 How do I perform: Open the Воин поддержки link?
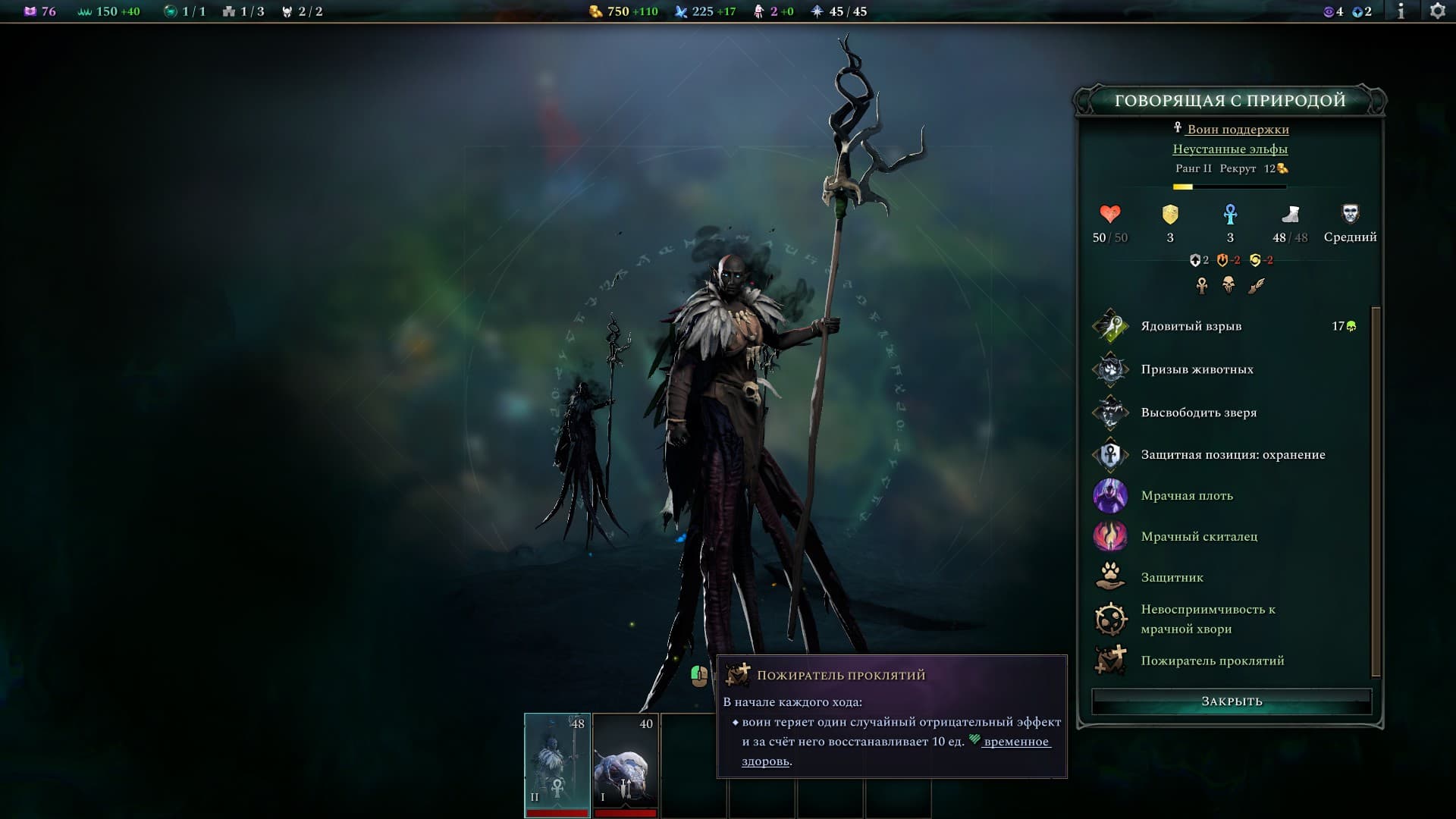coord(1237,129)
